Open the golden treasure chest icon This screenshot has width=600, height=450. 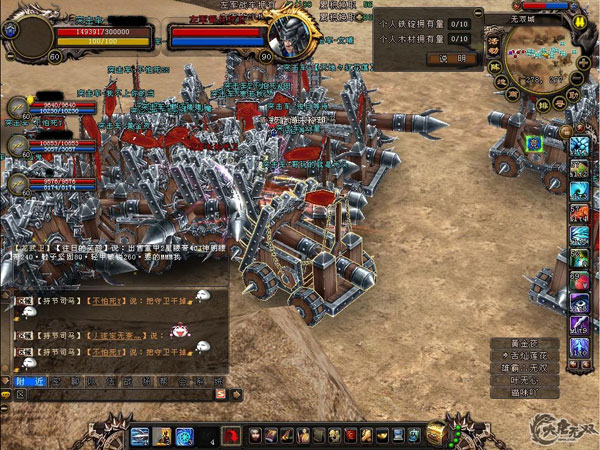point(437,432)
